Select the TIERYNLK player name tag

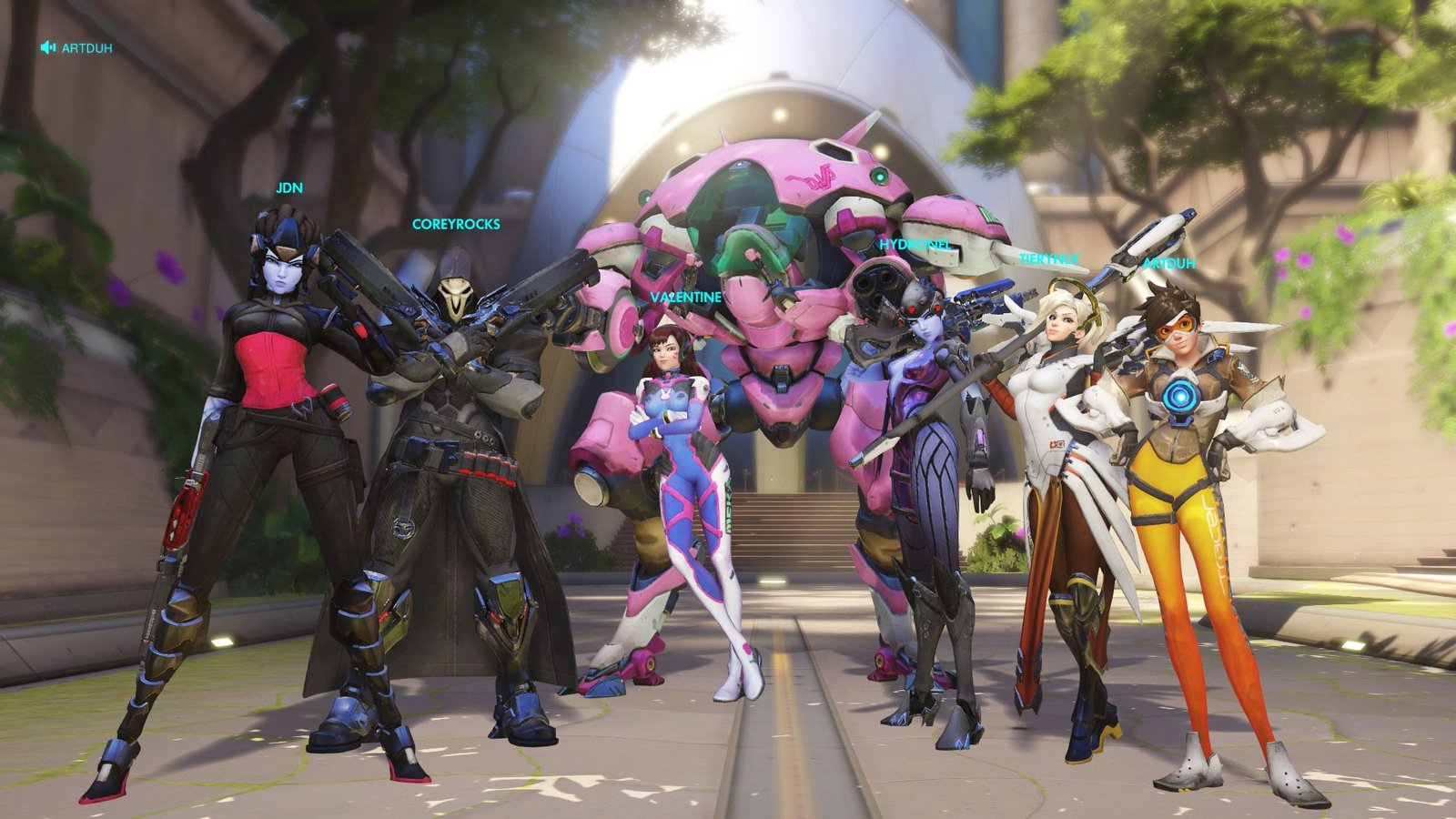[x=1048, y=259]
